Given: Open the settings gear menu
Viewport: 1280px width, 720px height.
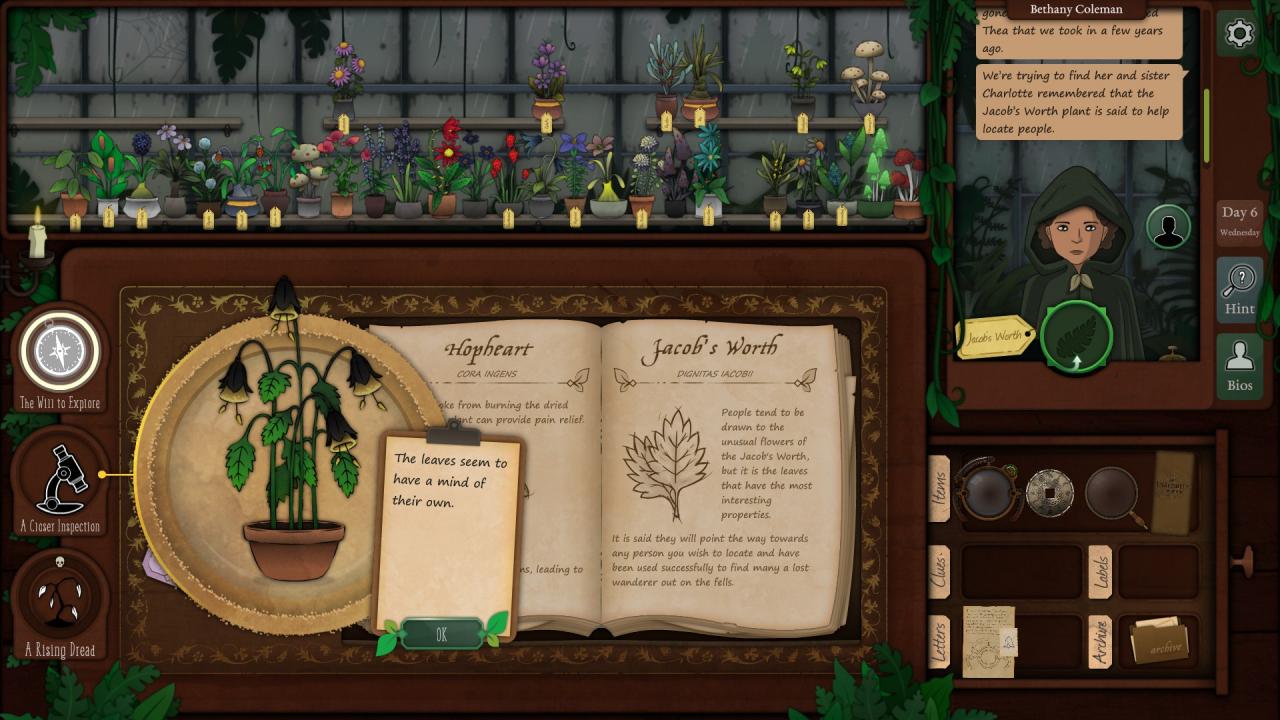Looking at the screenshot, I should pyautogui.click(x=1239, y=34).
